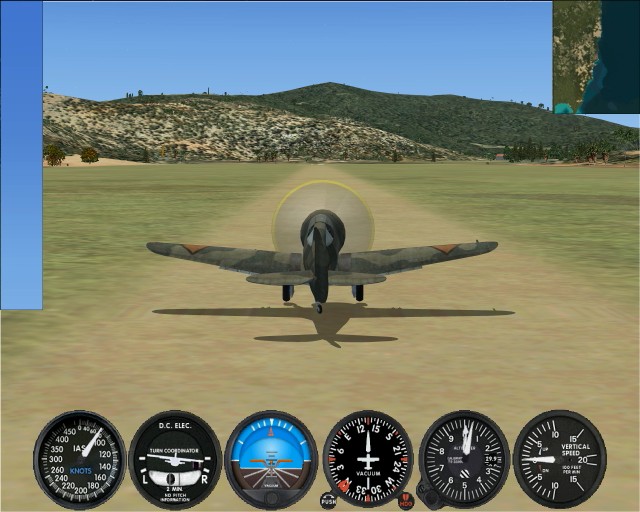The image size is (640, 512).
Task: Click the red heading bug knob
Action: pos(406,499)
